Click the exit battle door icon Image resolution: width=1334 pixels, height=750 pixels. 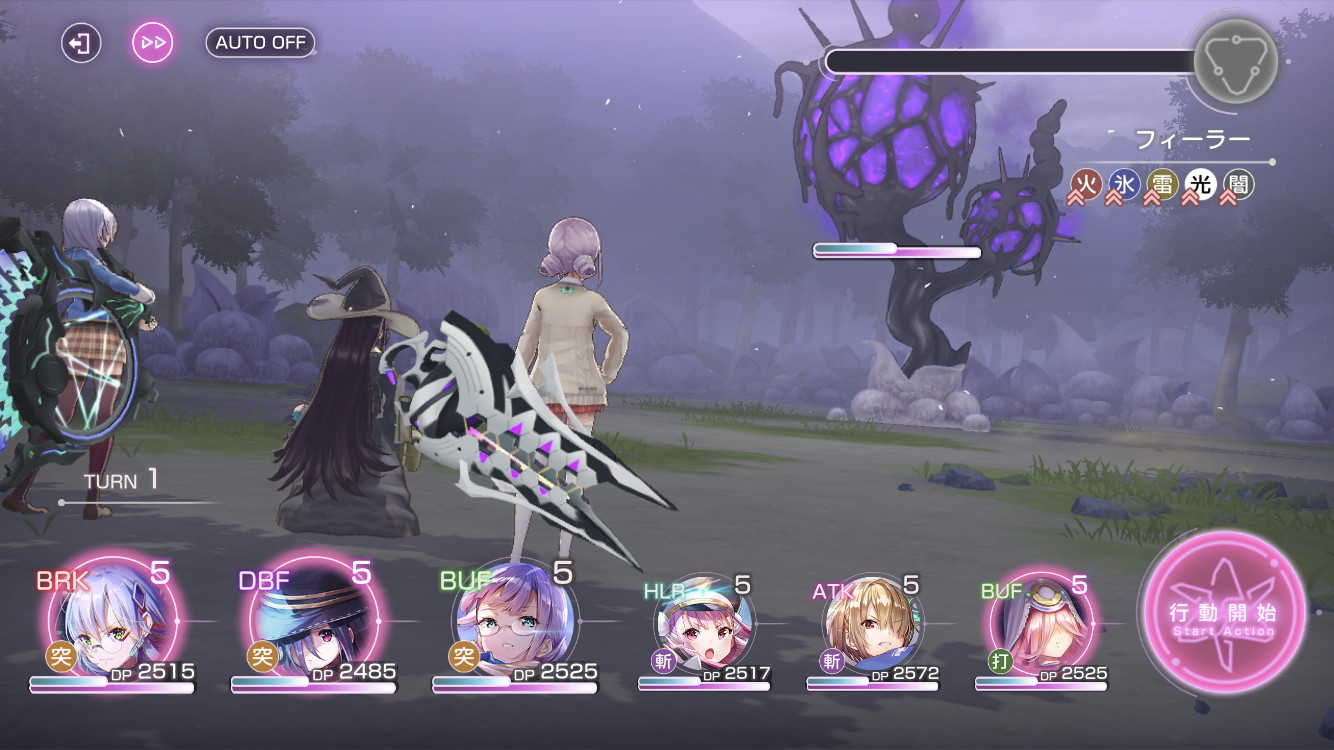click(81, 43)
